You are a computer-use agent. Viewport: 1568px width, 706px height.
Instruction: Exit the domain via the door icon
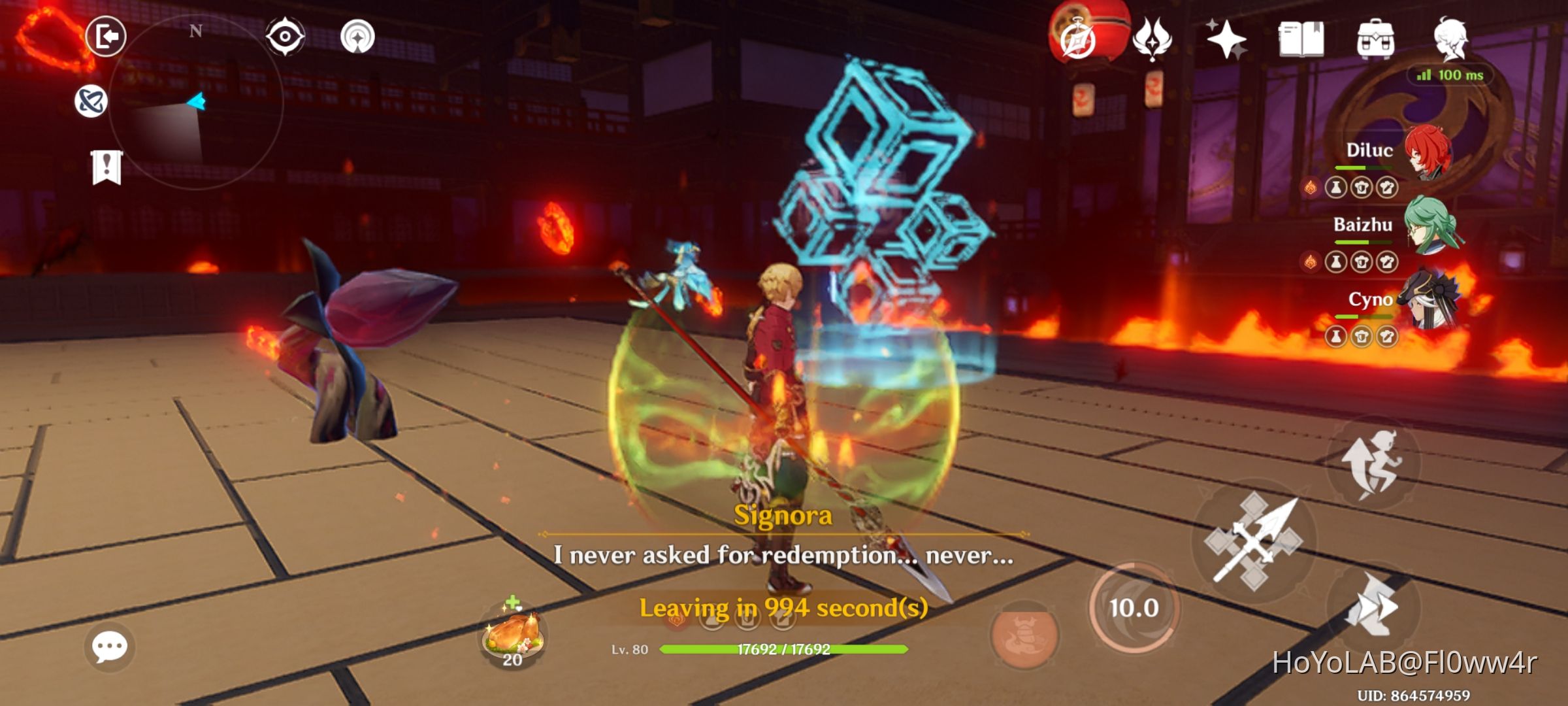[108, 37]
